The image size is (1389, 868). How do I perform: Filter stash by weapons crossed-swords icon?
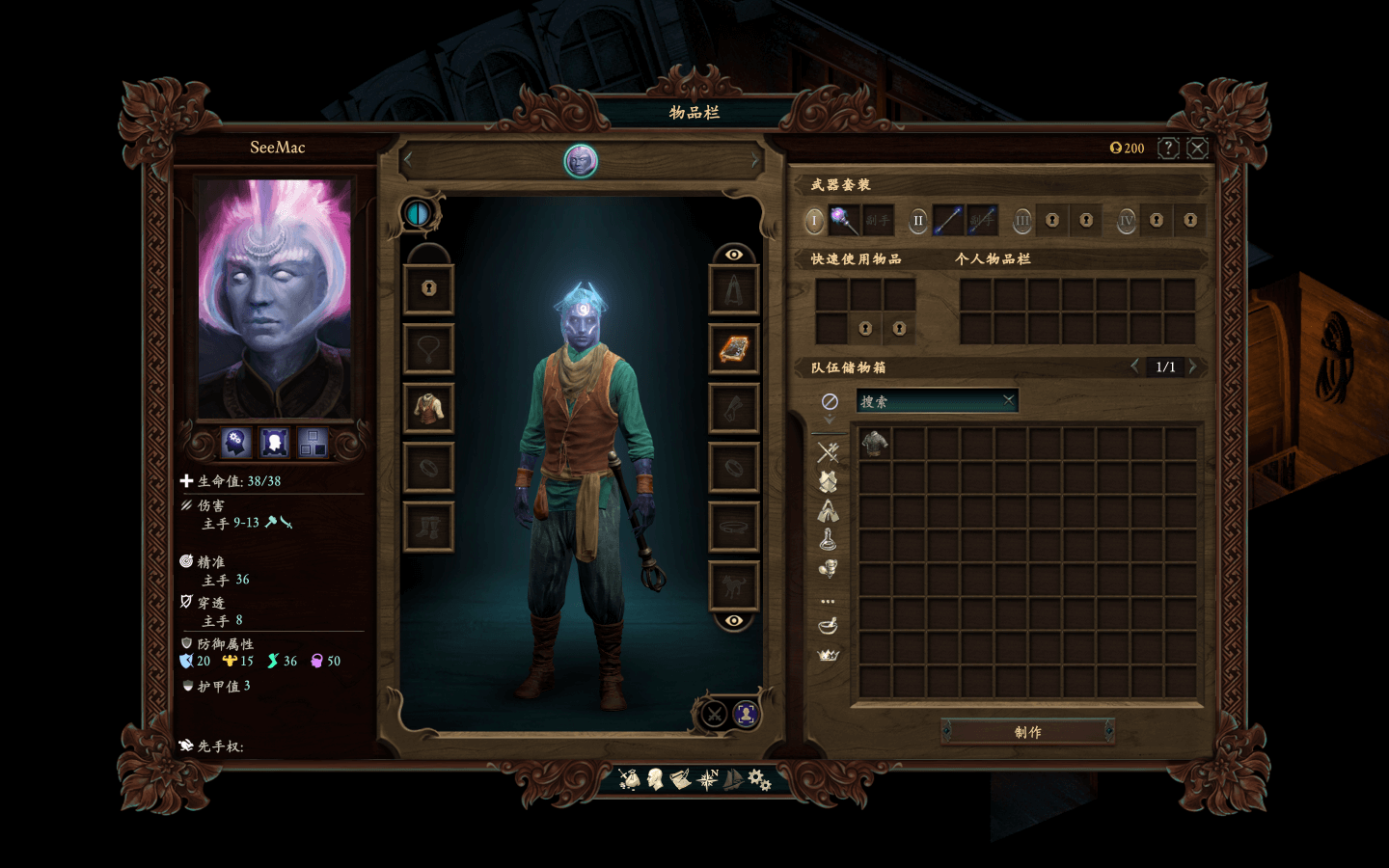tap(828, 451)
